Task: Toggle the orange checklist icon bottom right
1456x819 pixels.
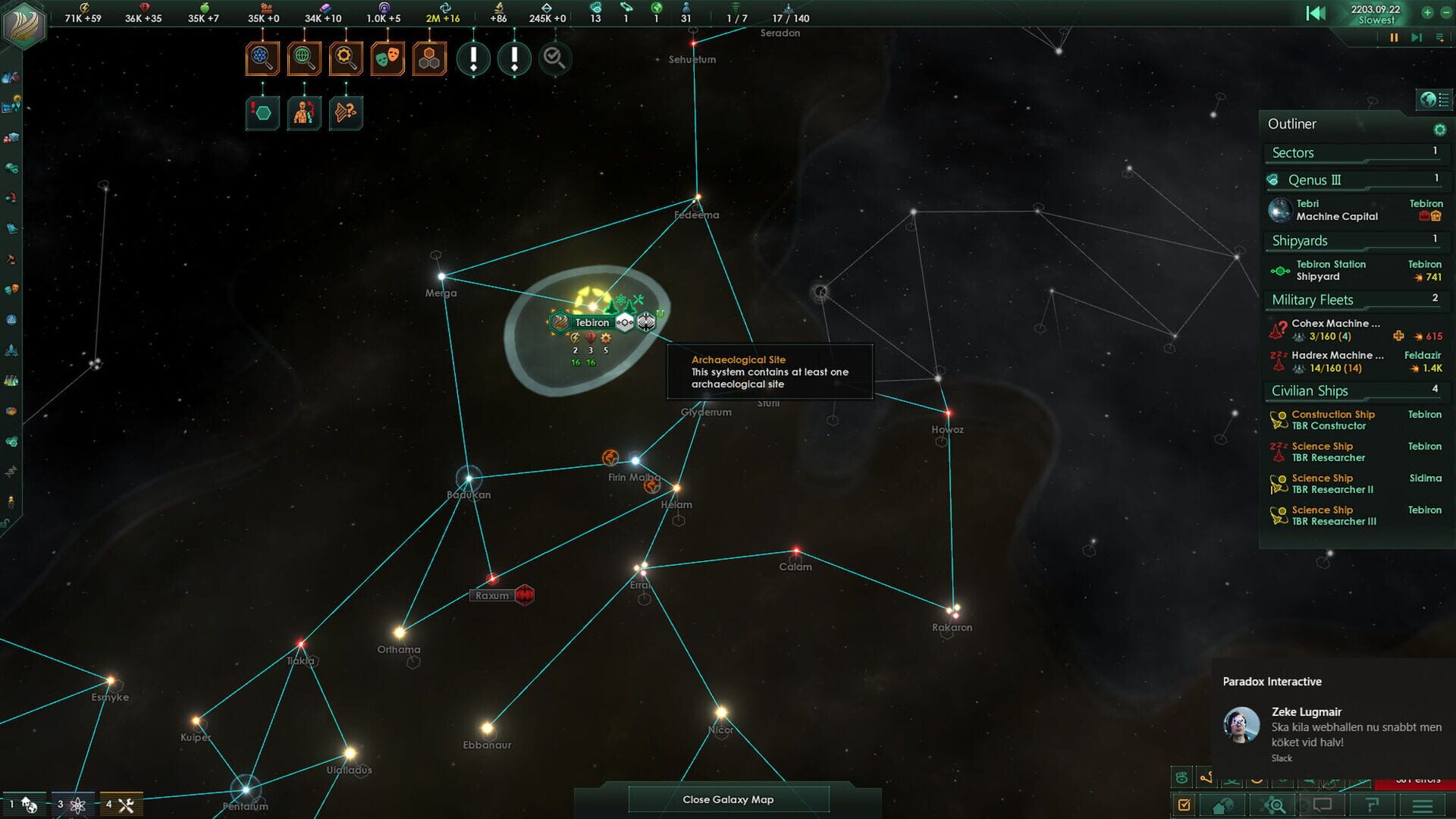Action: point(1185,805)
